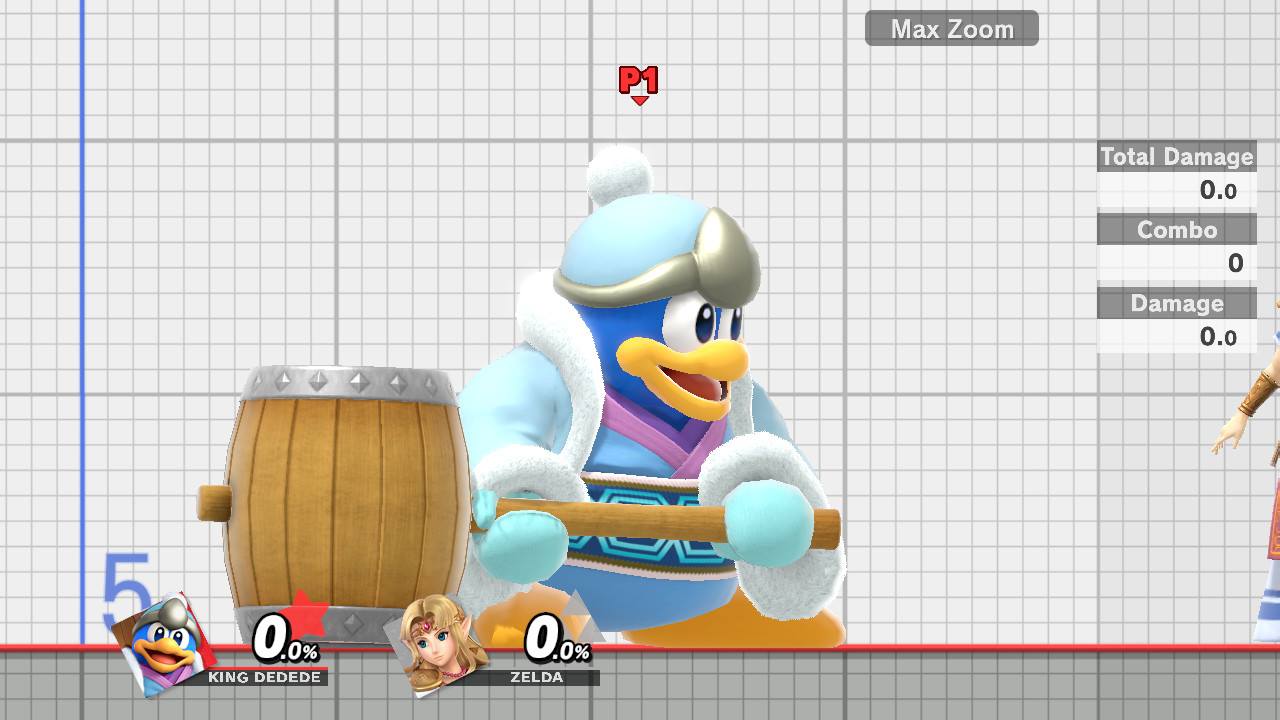The width and height of the screenshot is (1280, 720).
Task: Select the Max Zoom indicator badge
Action: (952, 29)
